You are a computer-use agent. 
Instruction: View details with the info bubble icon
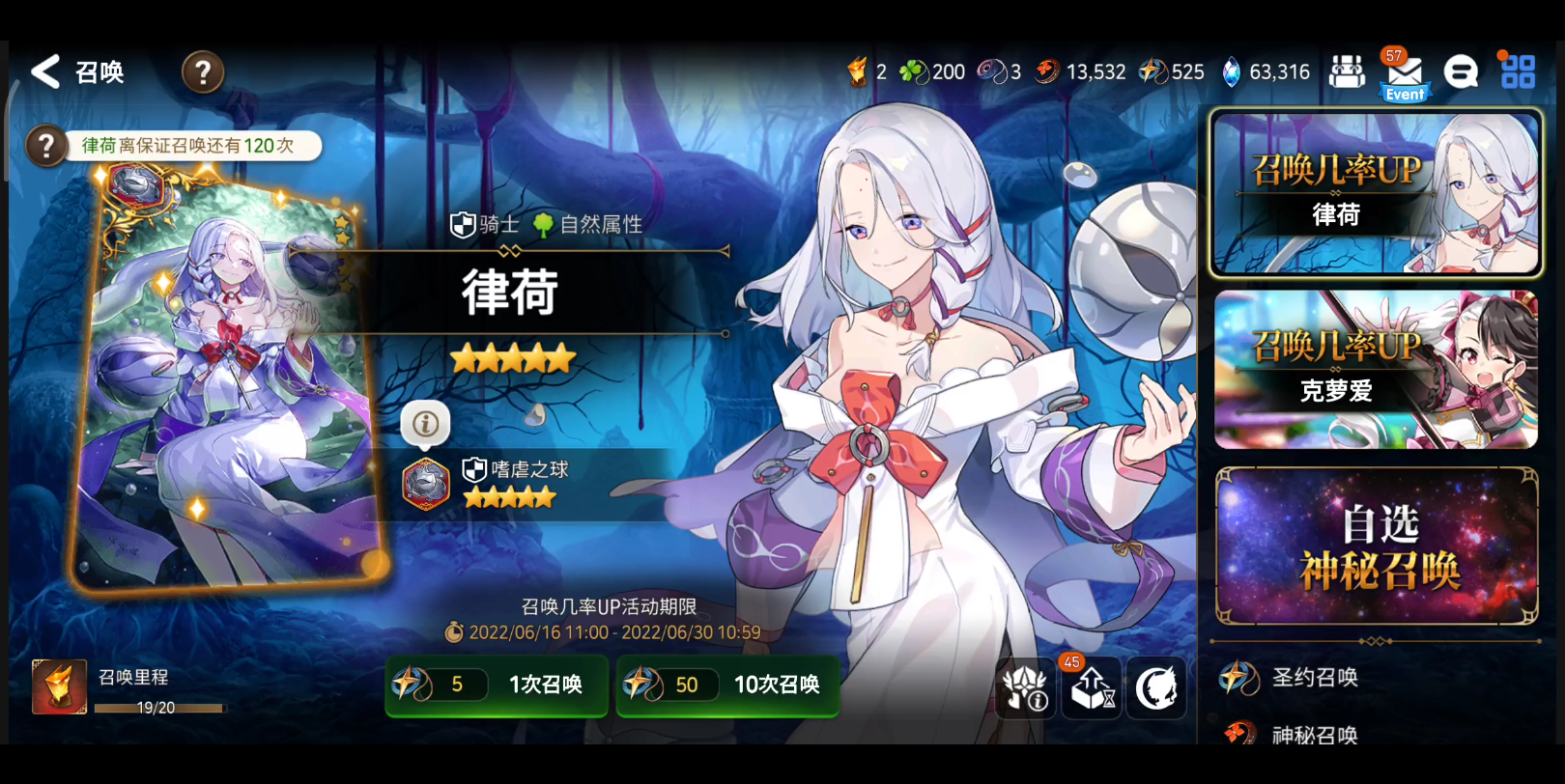tap(425, 423)
